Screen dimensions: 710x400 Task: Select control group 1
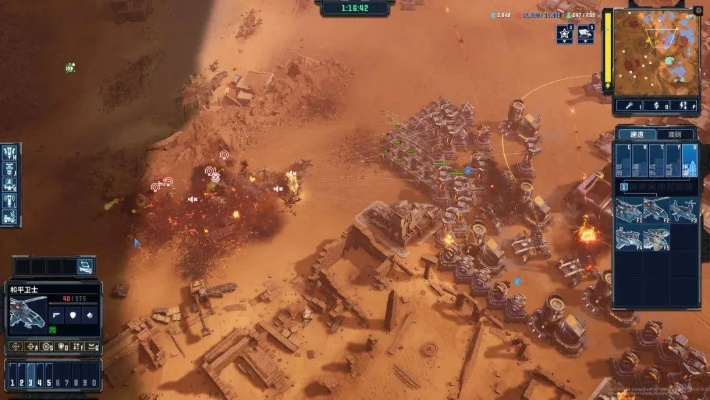coord(11,382)
